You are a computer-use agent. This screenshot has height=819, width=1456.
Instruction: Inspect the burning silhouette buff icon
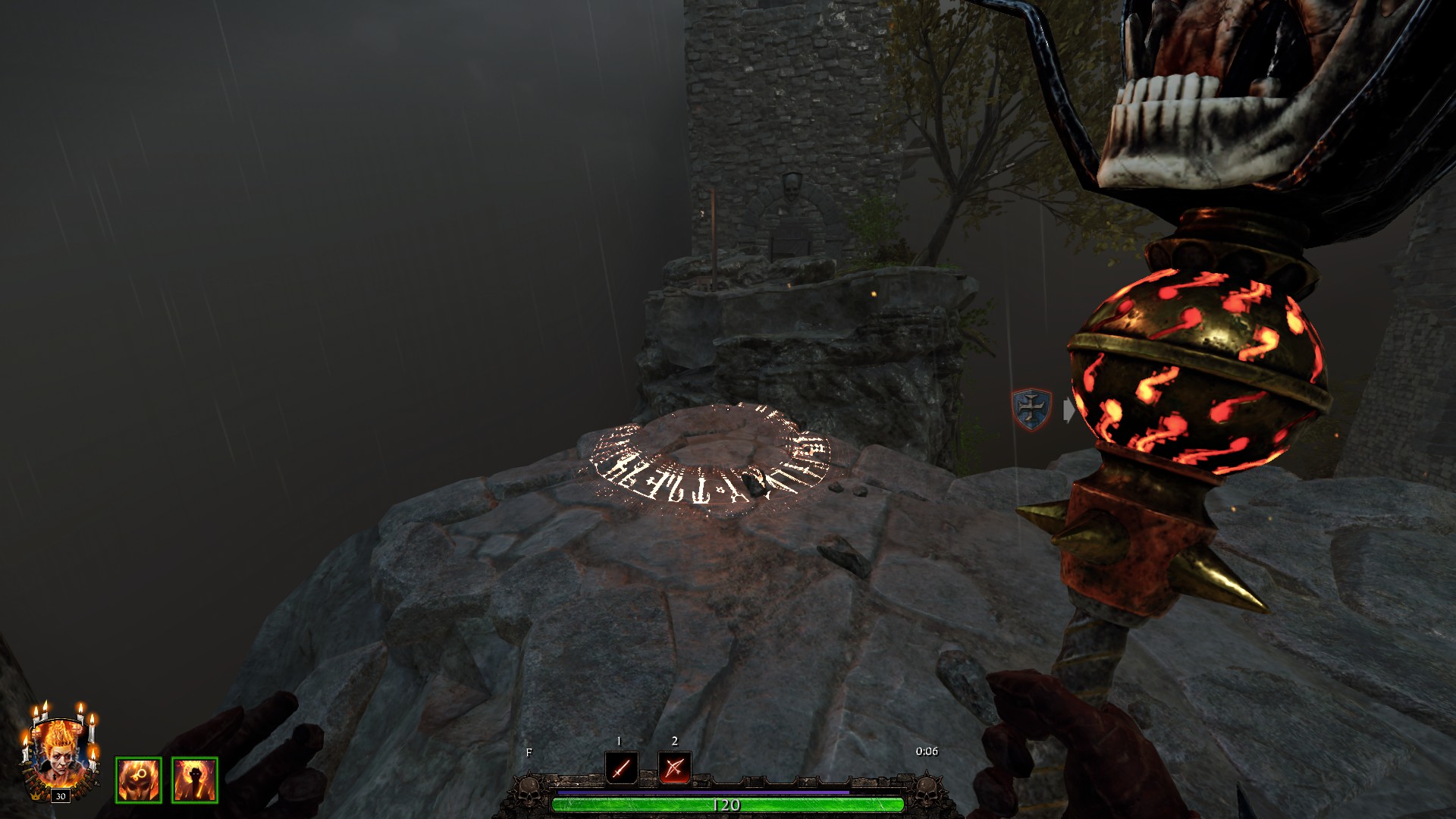coord(195,780)
